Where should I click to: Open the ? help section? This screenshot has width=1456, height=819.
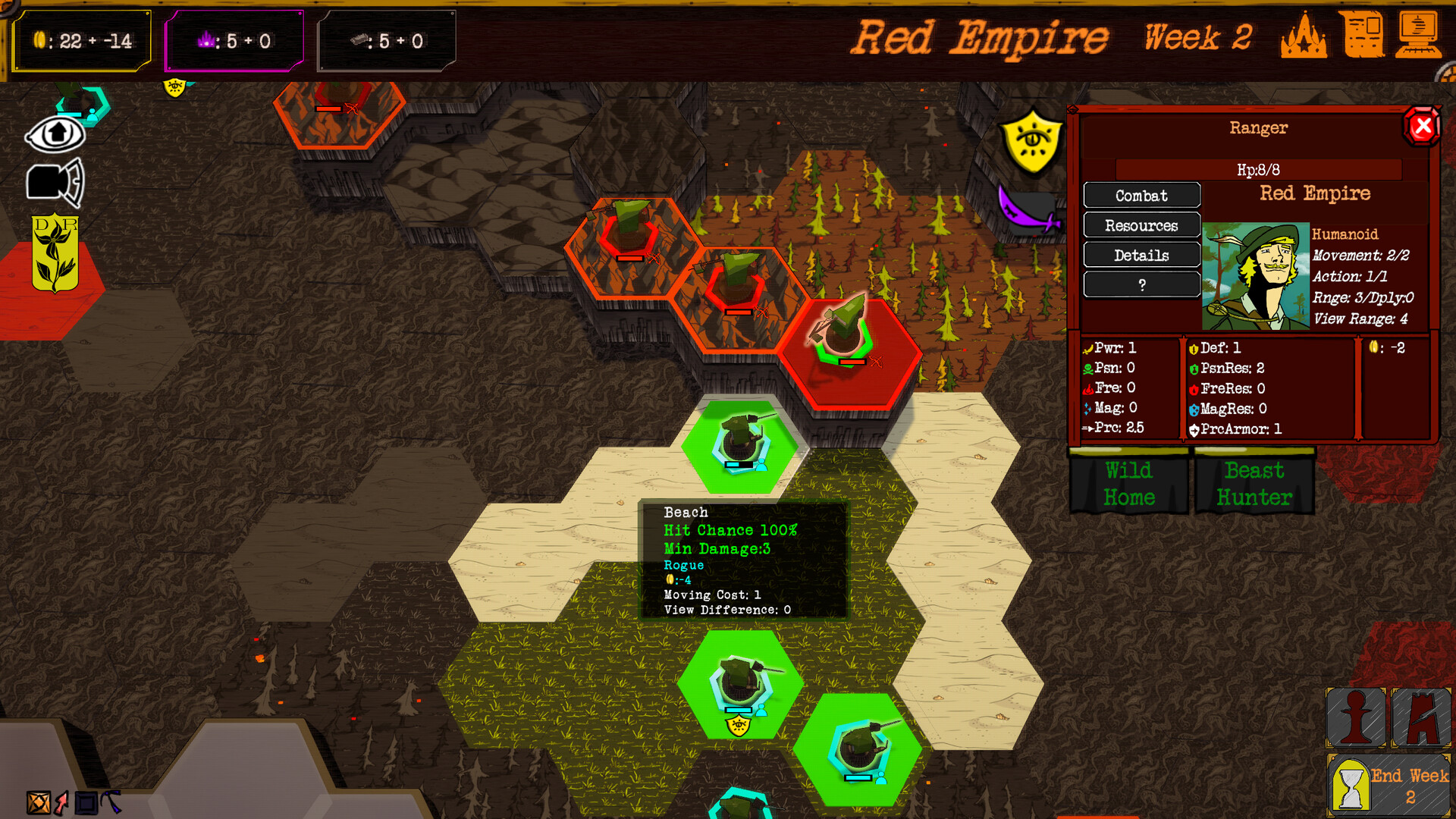click(x=1141, y=284)
